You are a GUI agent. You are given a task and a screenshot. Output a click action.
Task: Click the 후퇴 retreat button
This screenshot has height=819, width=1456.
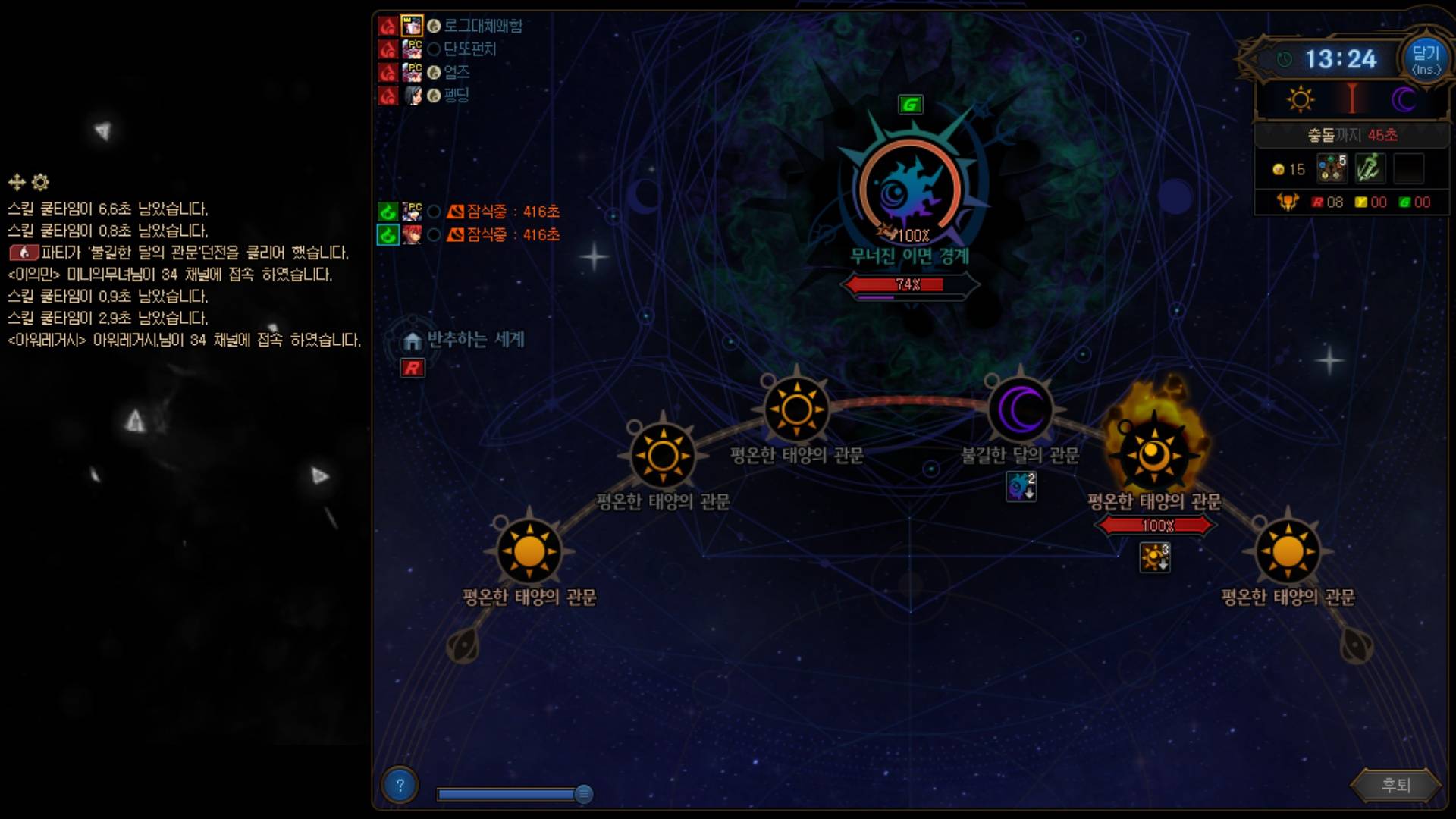coord(1395,785)
